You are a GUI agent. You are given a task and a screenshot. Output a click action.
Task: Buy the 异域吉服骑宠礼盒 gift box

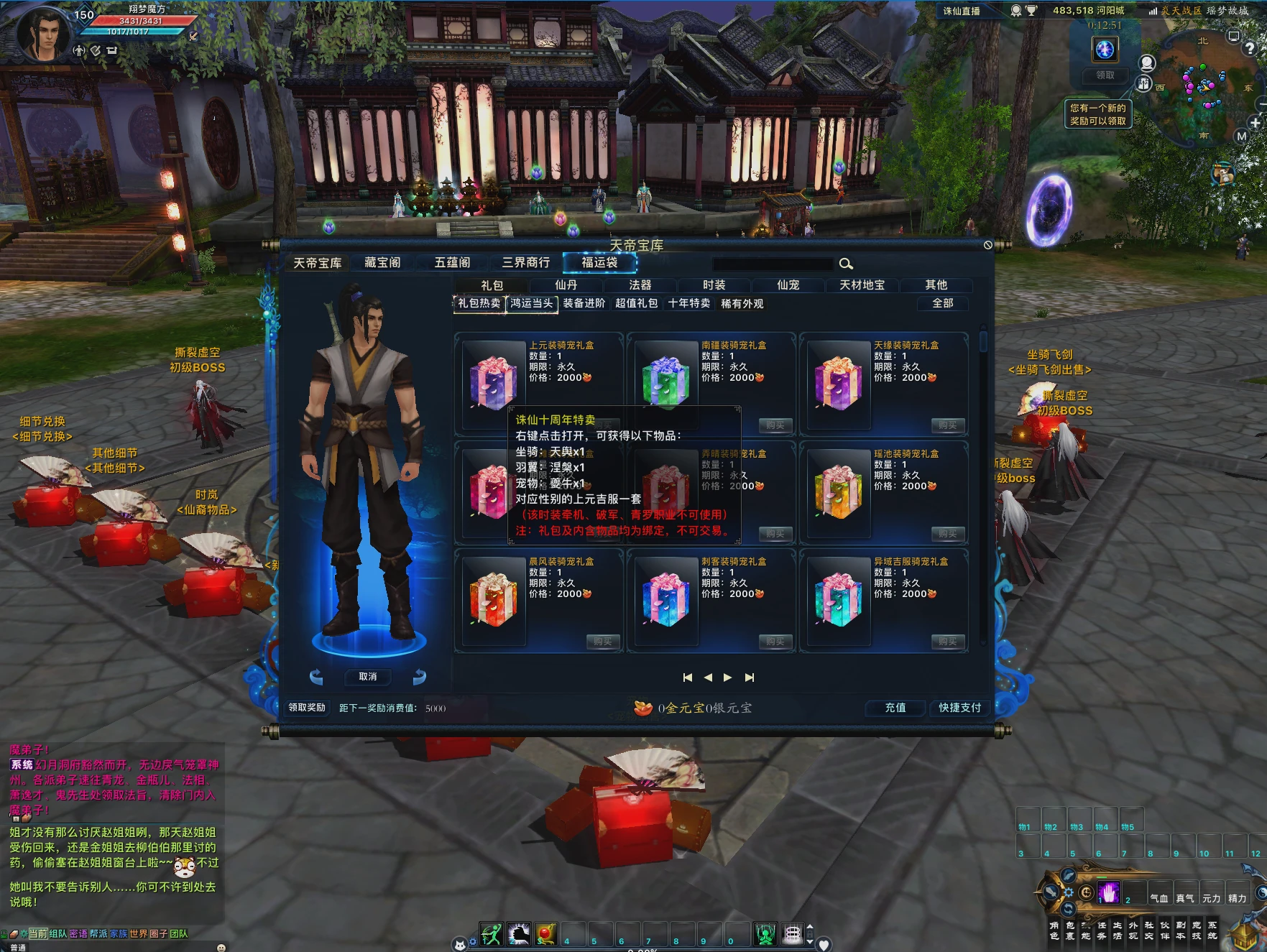(947, 642)
